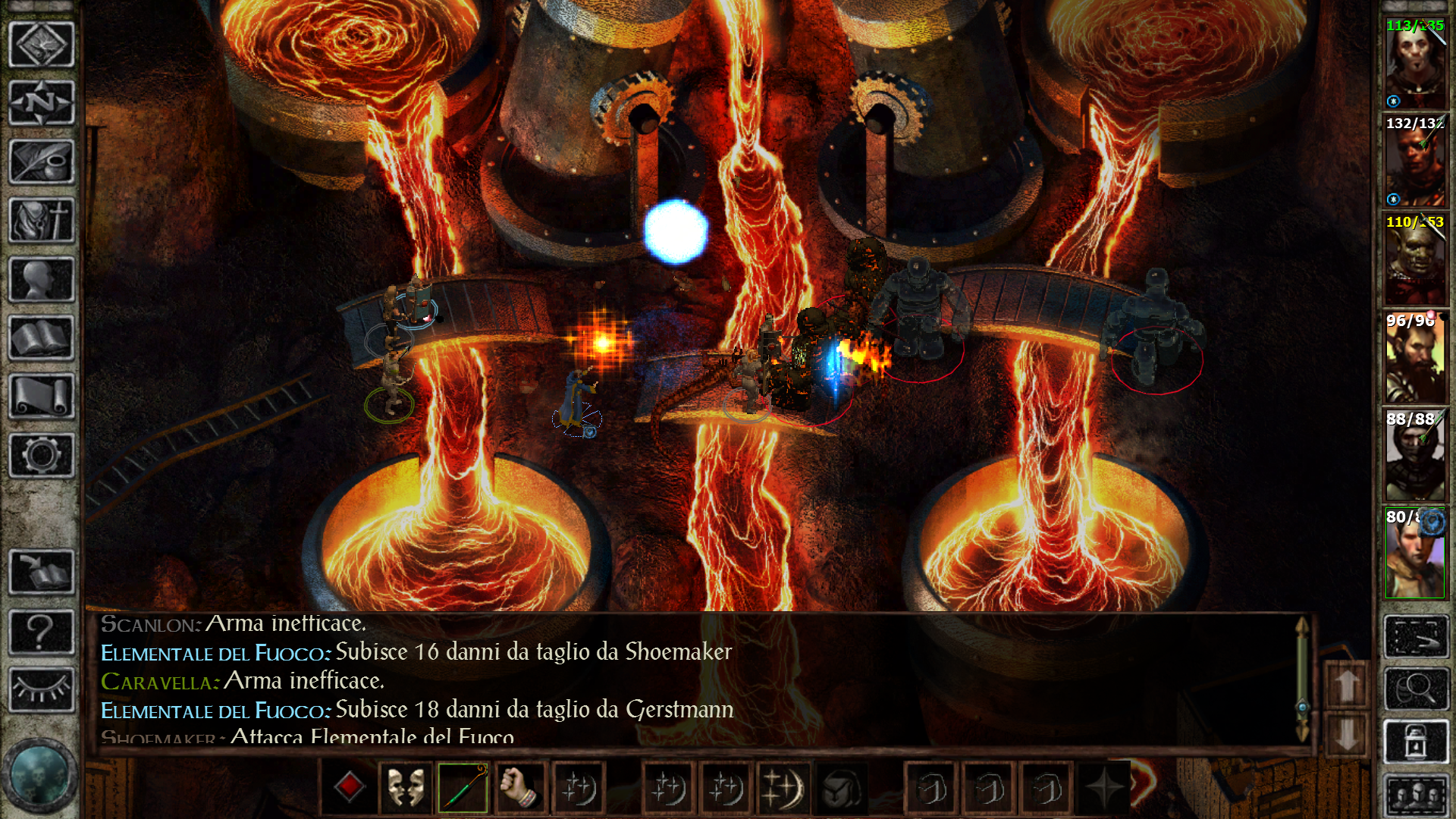Select the portrait with 96/96 hit points

1415,358
